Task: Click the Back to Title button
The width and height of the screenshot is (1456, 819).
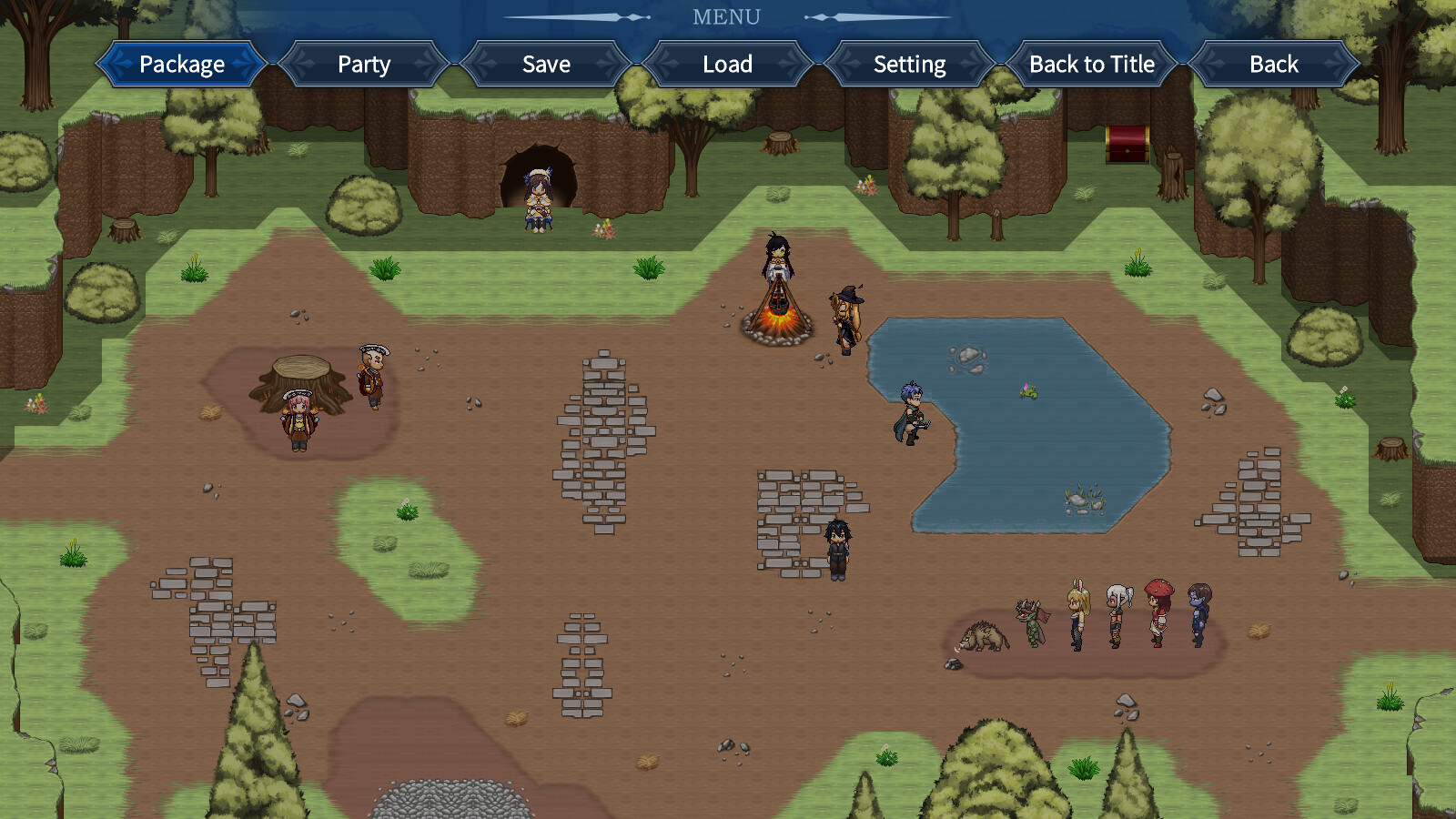Action: (x=1091, y=64)
